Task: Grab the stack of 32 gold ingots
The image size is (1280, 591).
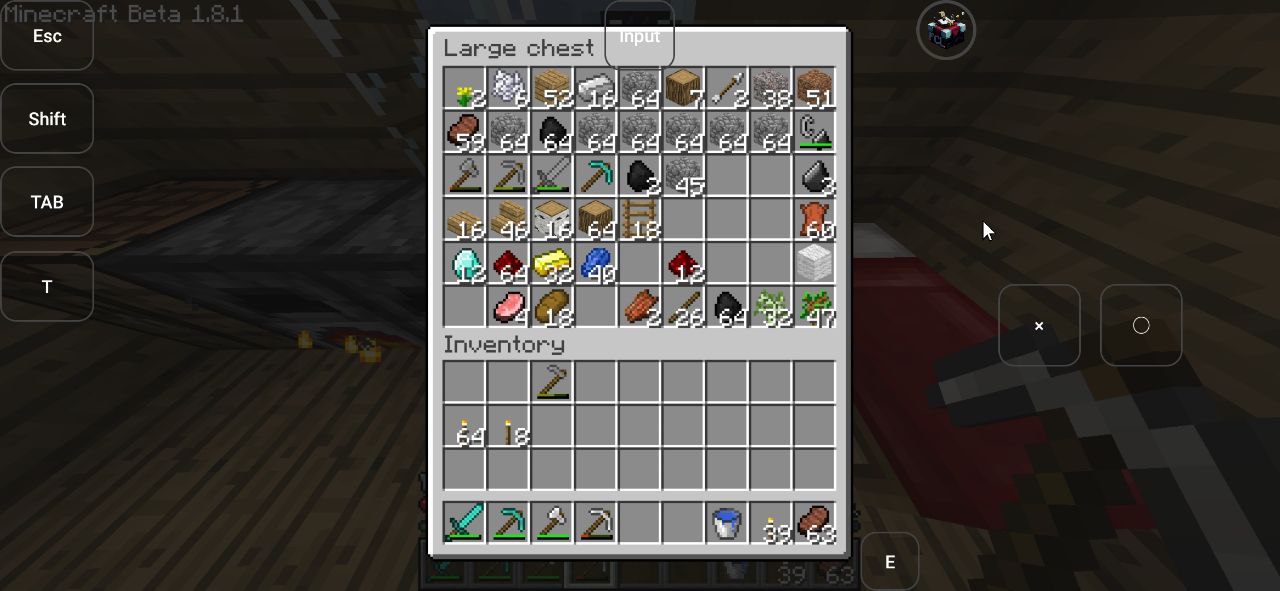Action: pos(552,262)
